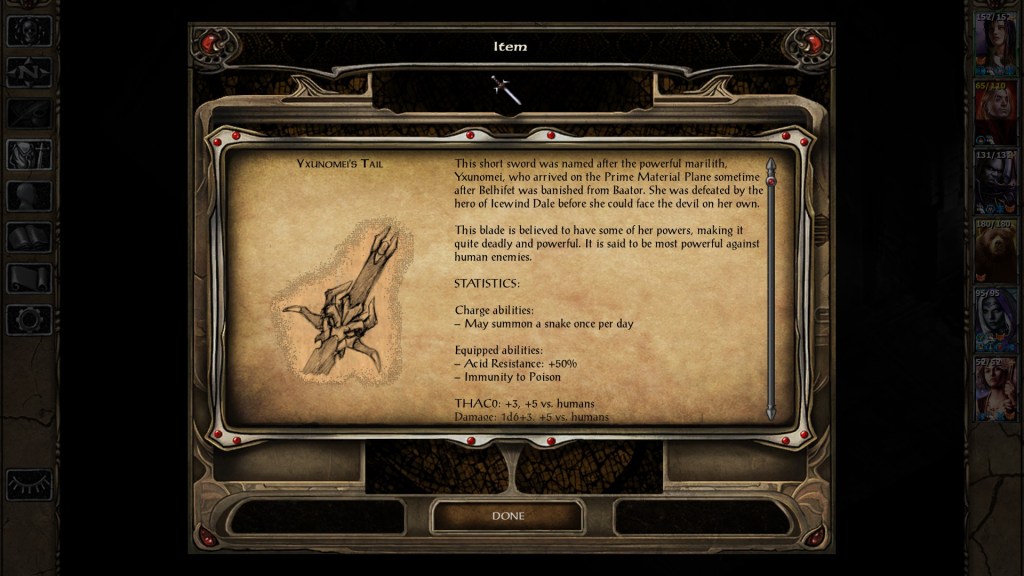This screenshot has width=1024, height=576.
Task: Open the priest scroll icon
Action: pos(29,278)
